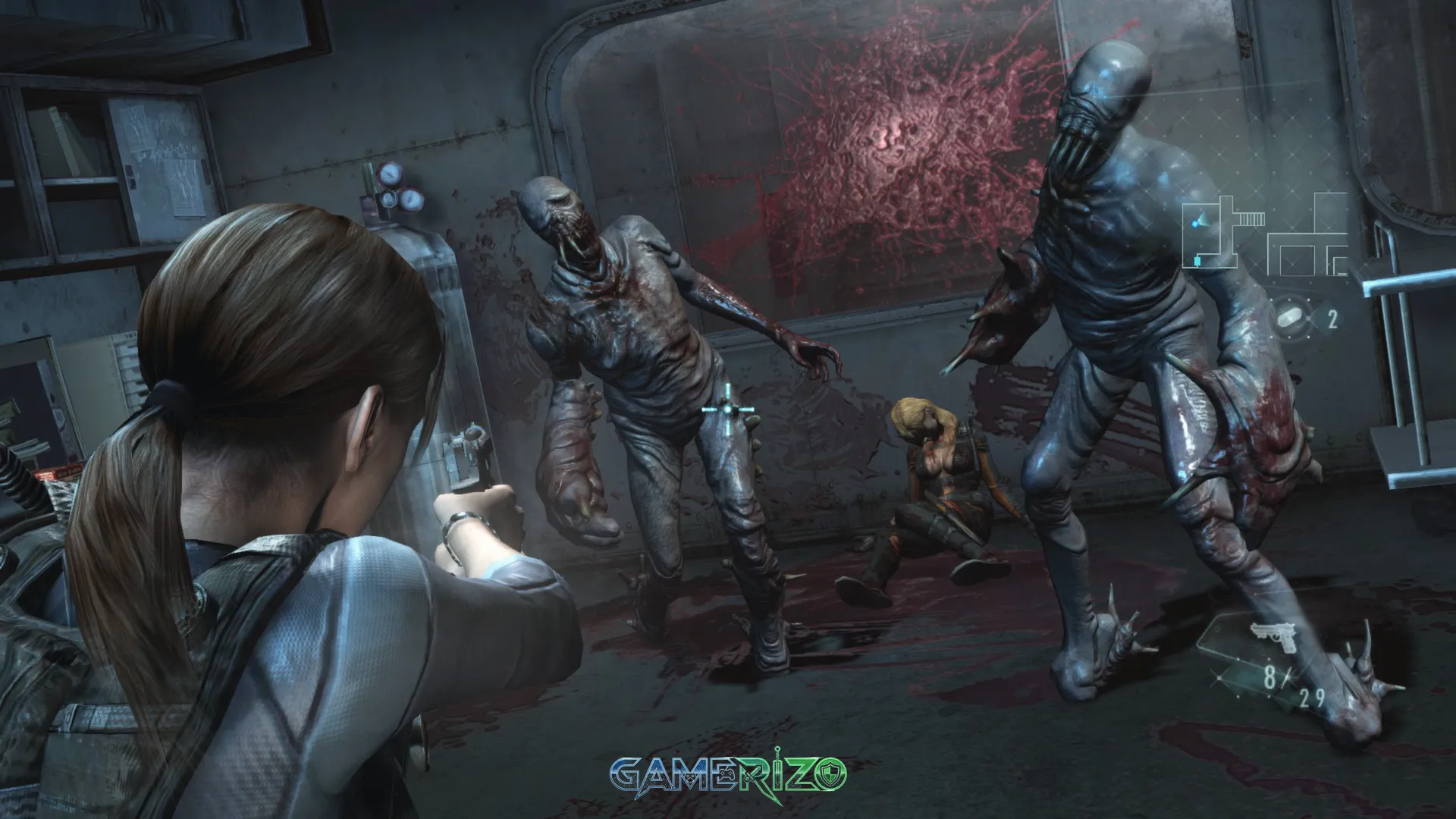
Task: Select the player direction arrow on the minimap
Action: pyautogui.click(x=1203, y=218)
